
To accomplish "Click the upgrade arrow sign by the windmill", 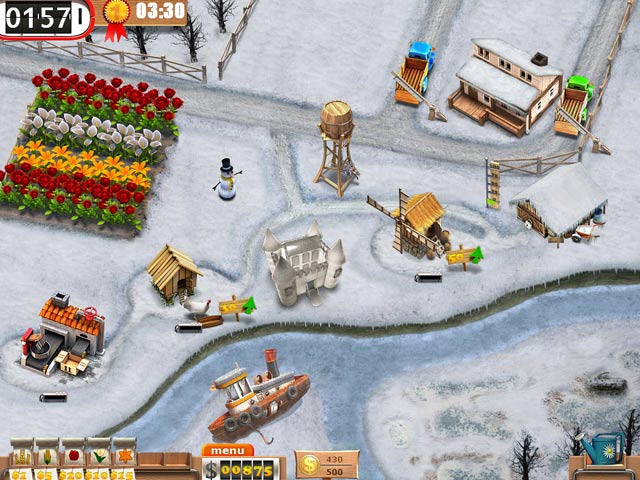I will click(x=463, y=257).
